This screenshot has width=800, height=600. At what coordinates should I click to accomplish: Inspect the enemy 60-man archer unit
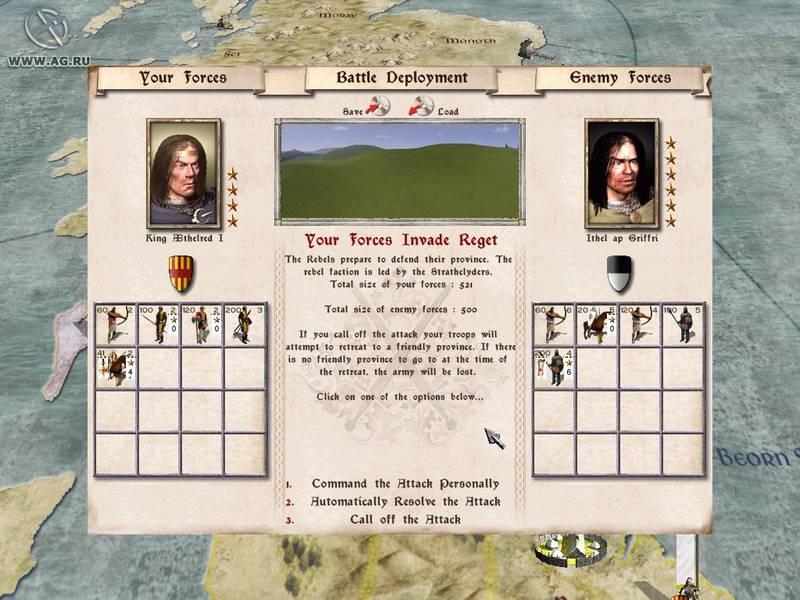pos(553,325)
